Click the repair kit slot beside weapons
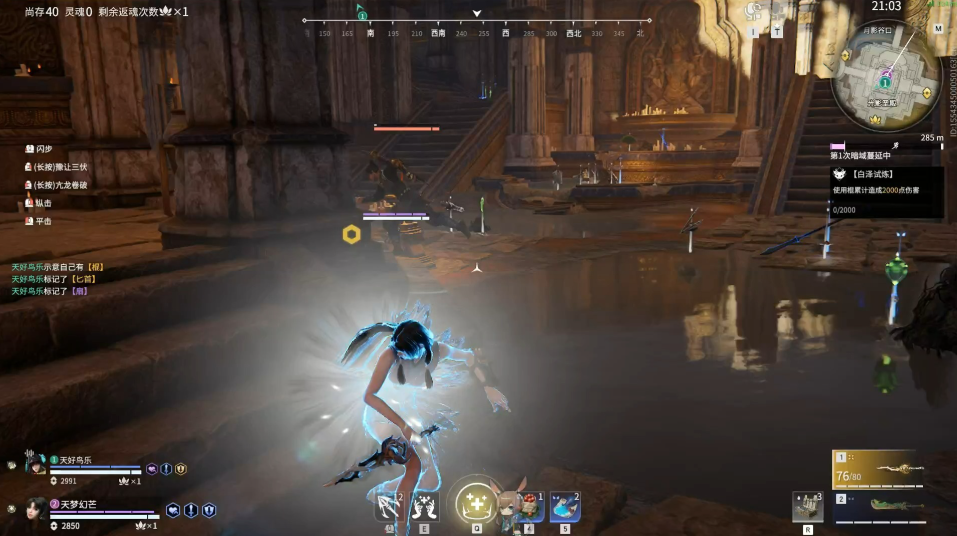 tap(806, 507)
